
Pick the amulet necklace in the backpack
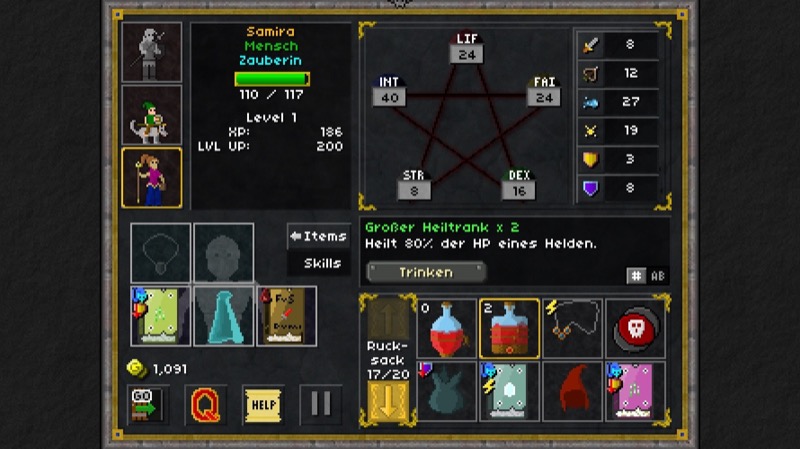572,328
